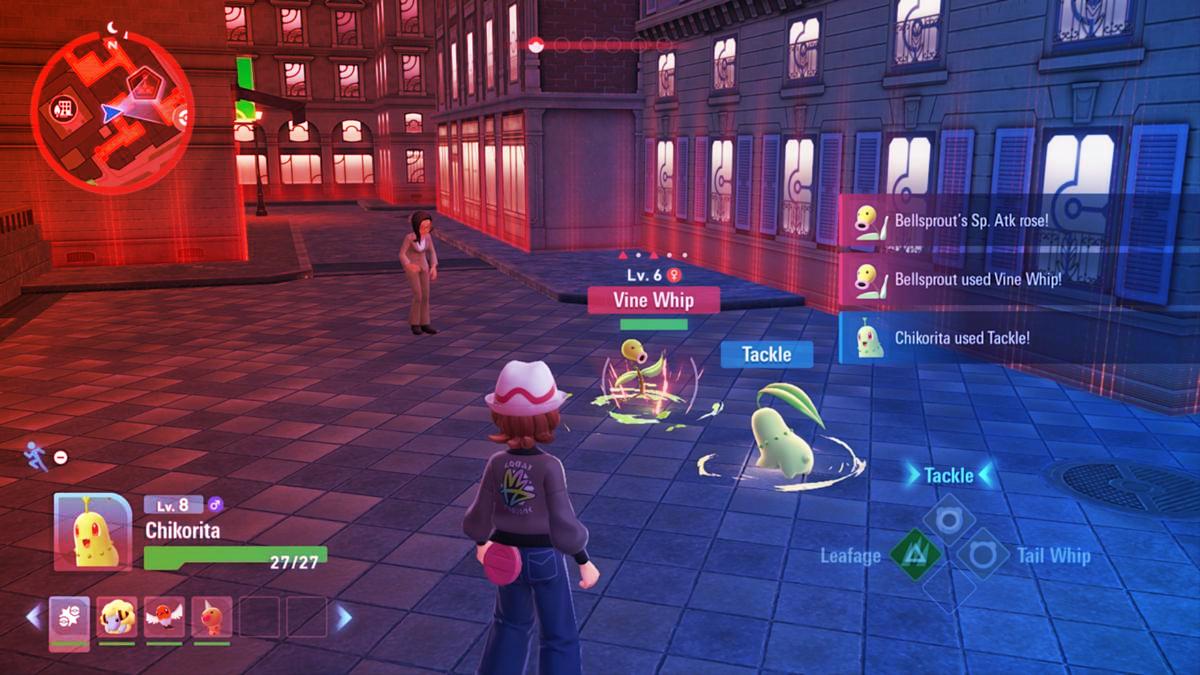Select the pentagon marker on the minimap

point(142,82)
